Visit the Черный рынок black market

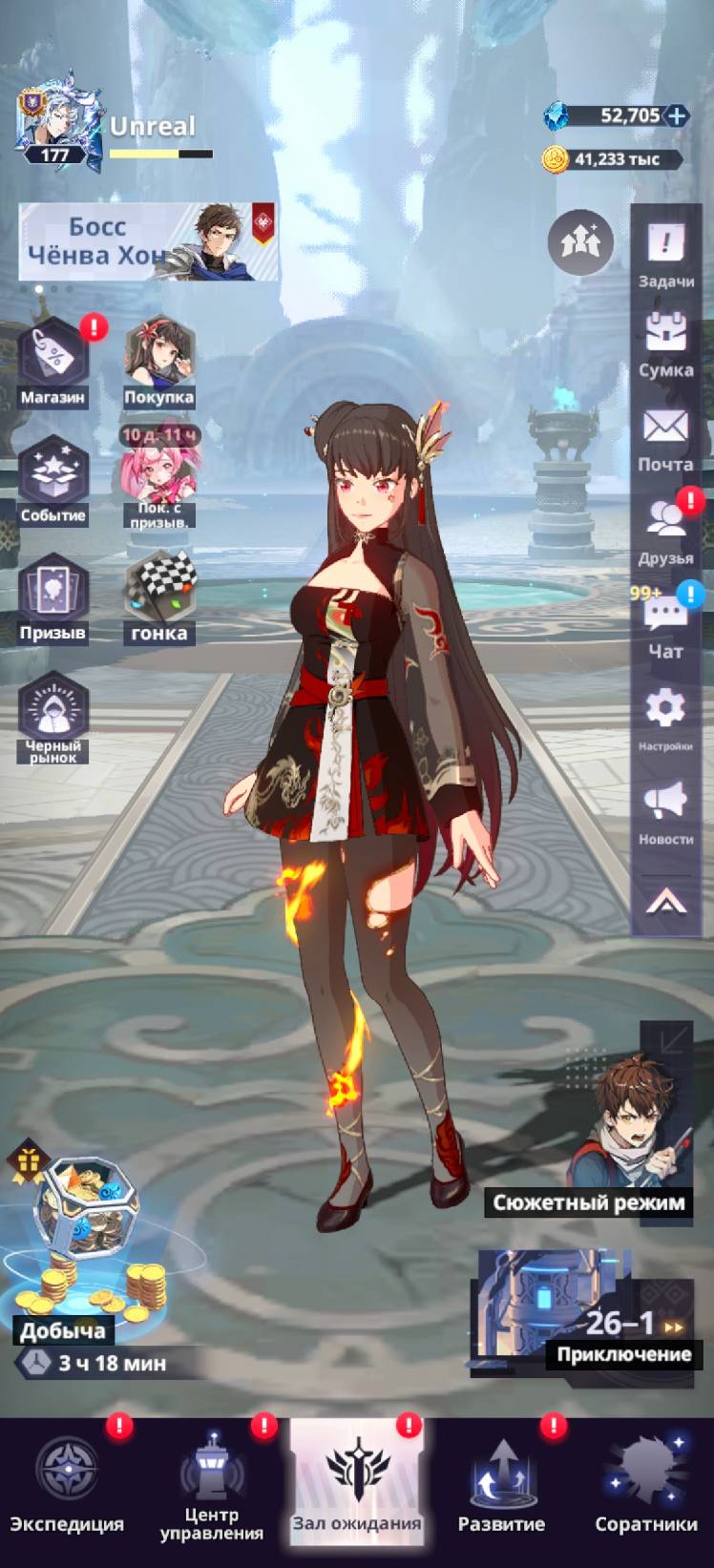53,716
